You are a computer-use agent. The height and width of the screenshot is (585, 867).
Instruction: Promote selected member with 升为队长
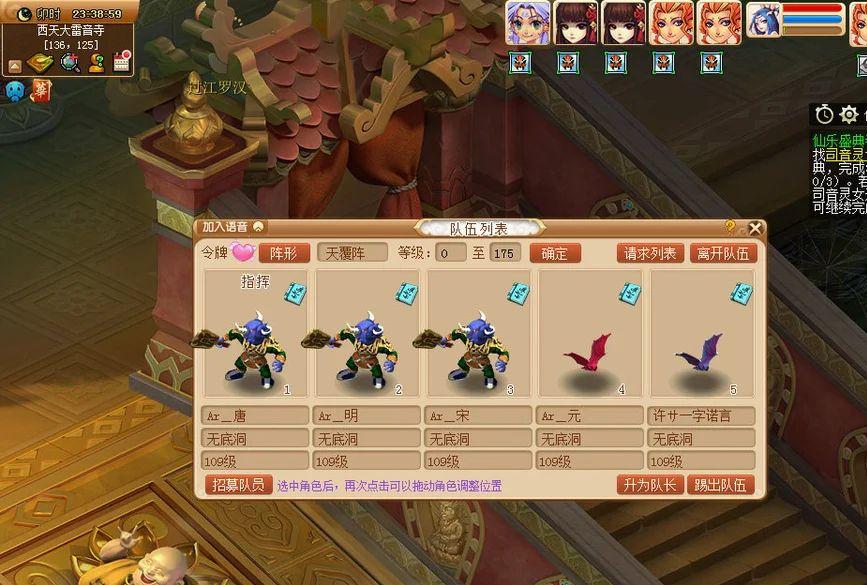[x=649, y=485]
